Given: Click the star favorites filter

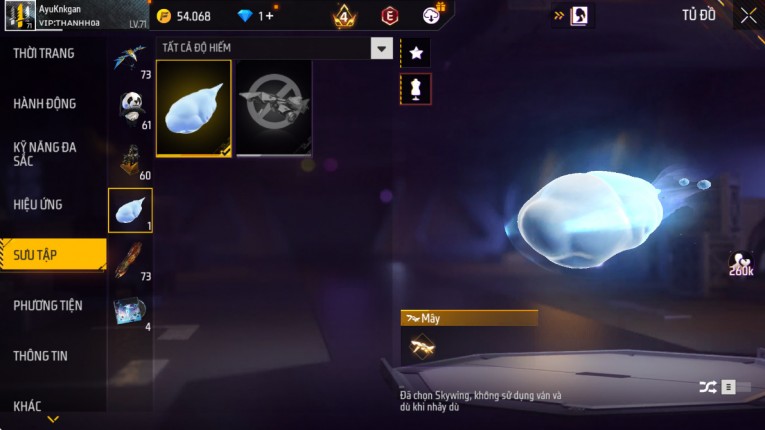Looking at the screenshot, I should click(x=416, y=52).
